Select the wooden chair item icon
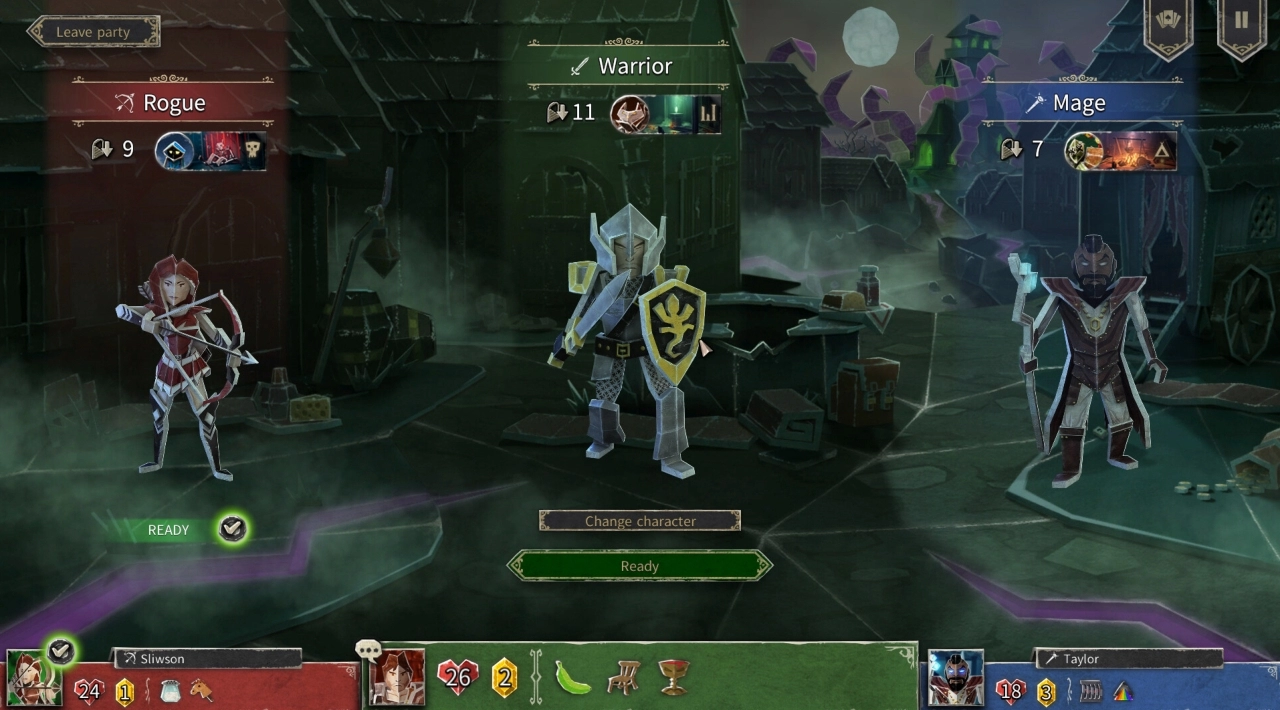The width and height of the screenshot is (1280, 710). (623, 678)
